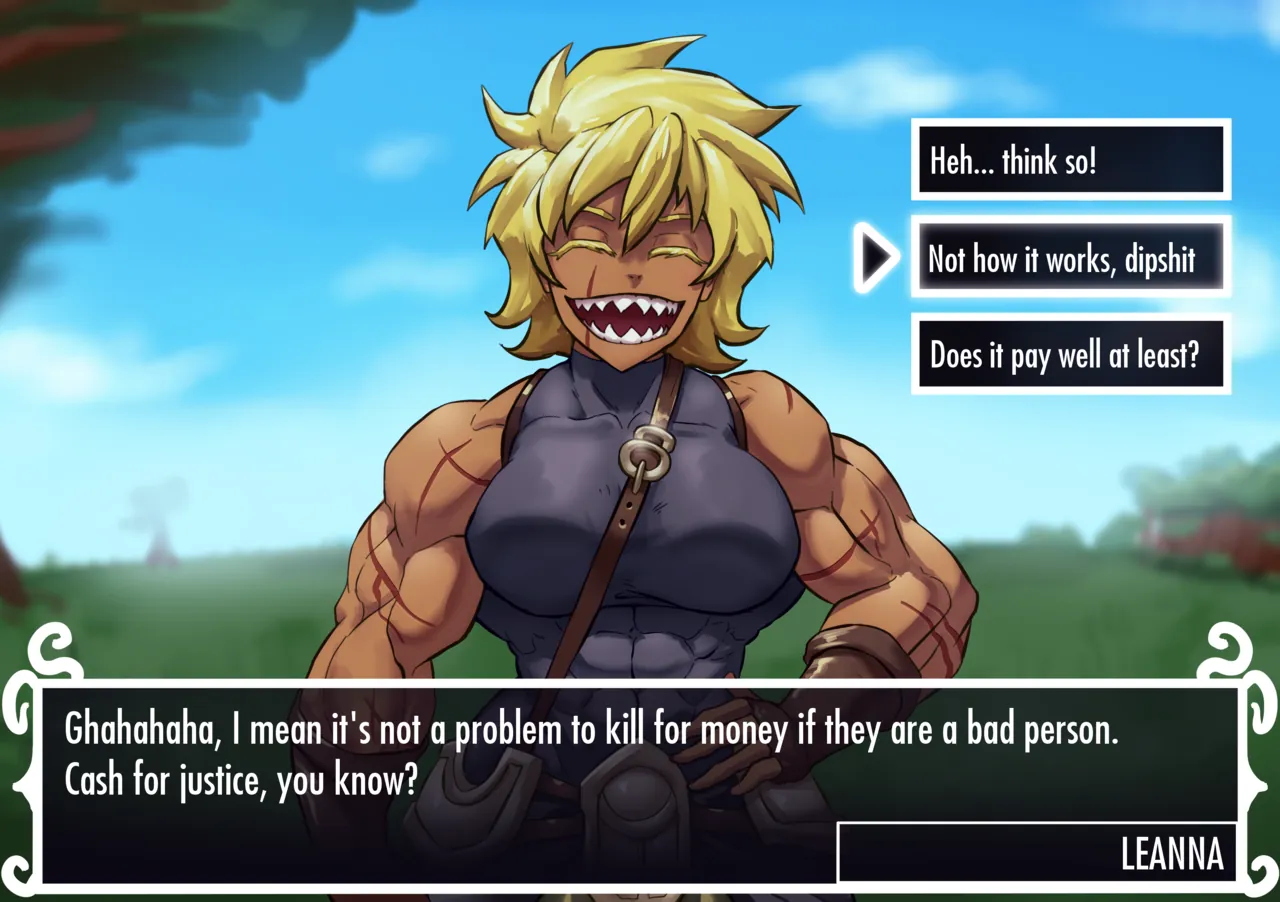Choose the "Heh... think so!" reply

click(1070, 160)
